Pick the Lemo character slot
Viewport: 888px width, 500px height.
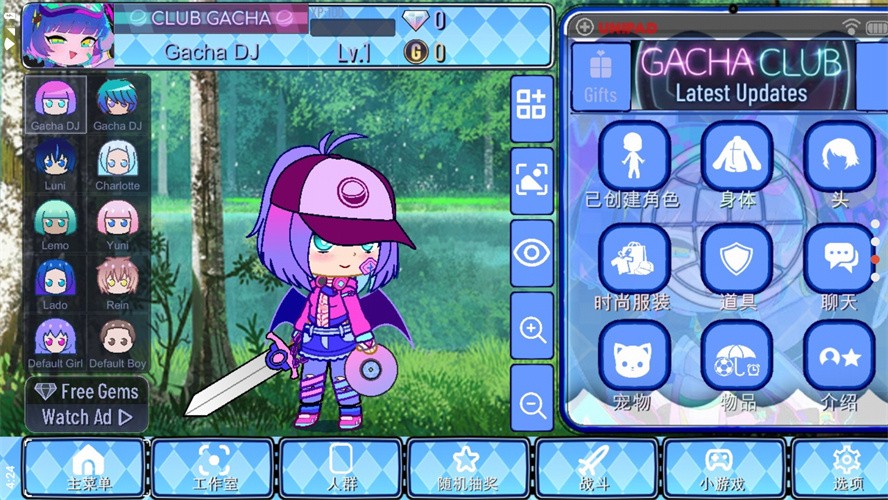55,223
